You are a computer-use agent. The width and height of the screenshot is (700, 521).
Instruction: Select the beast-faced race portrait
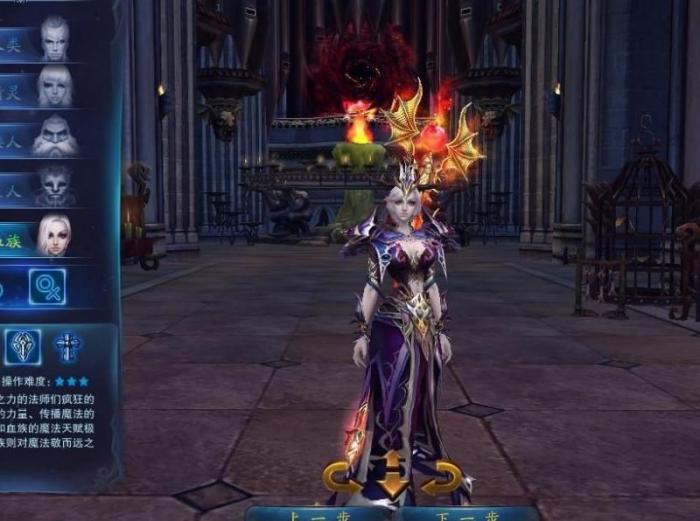[53, 184]
